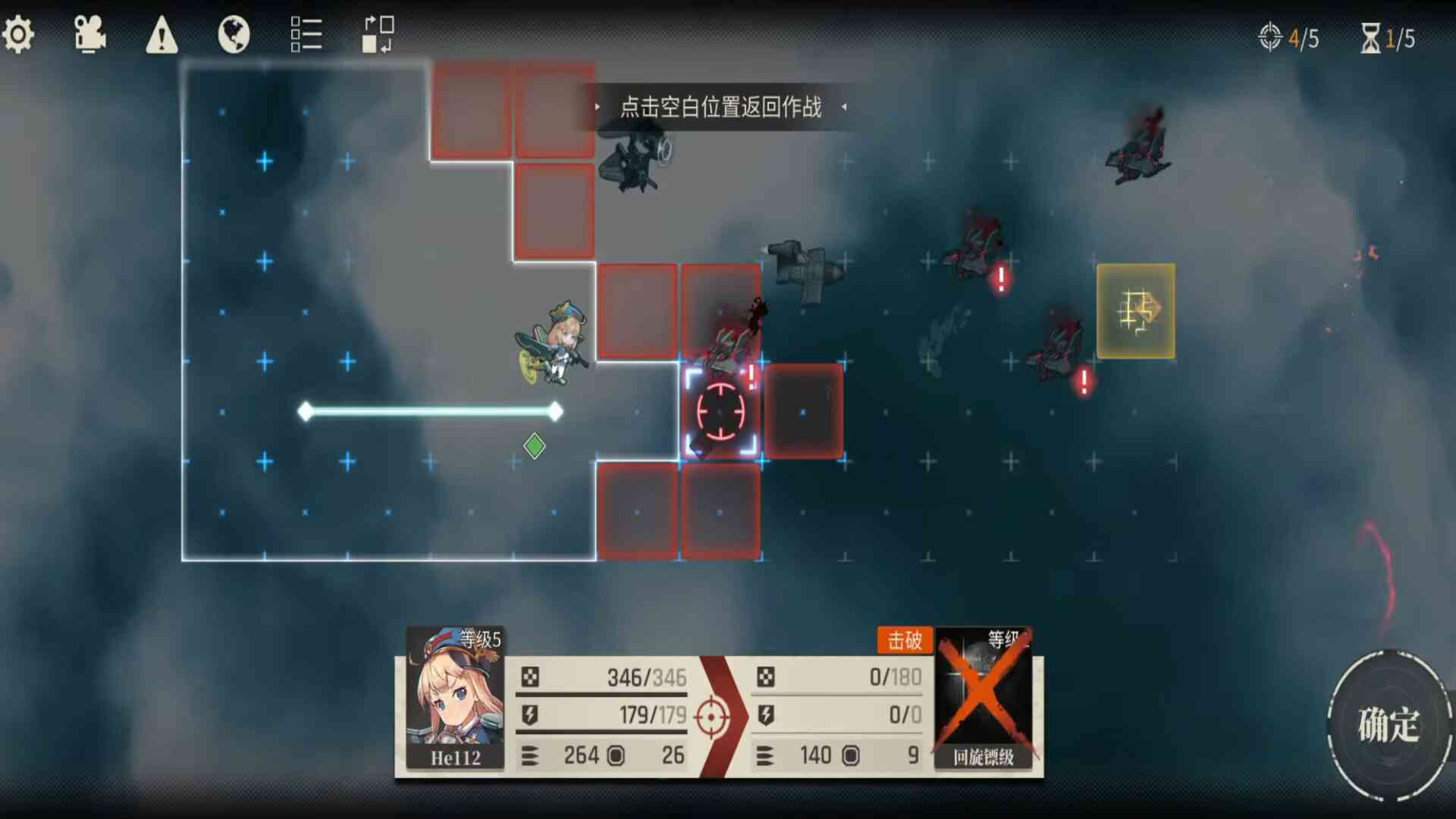The height and width of the screenshot is (819, 1456).
Task: Click the swap squares icon
Action: (x=378, y=35)
